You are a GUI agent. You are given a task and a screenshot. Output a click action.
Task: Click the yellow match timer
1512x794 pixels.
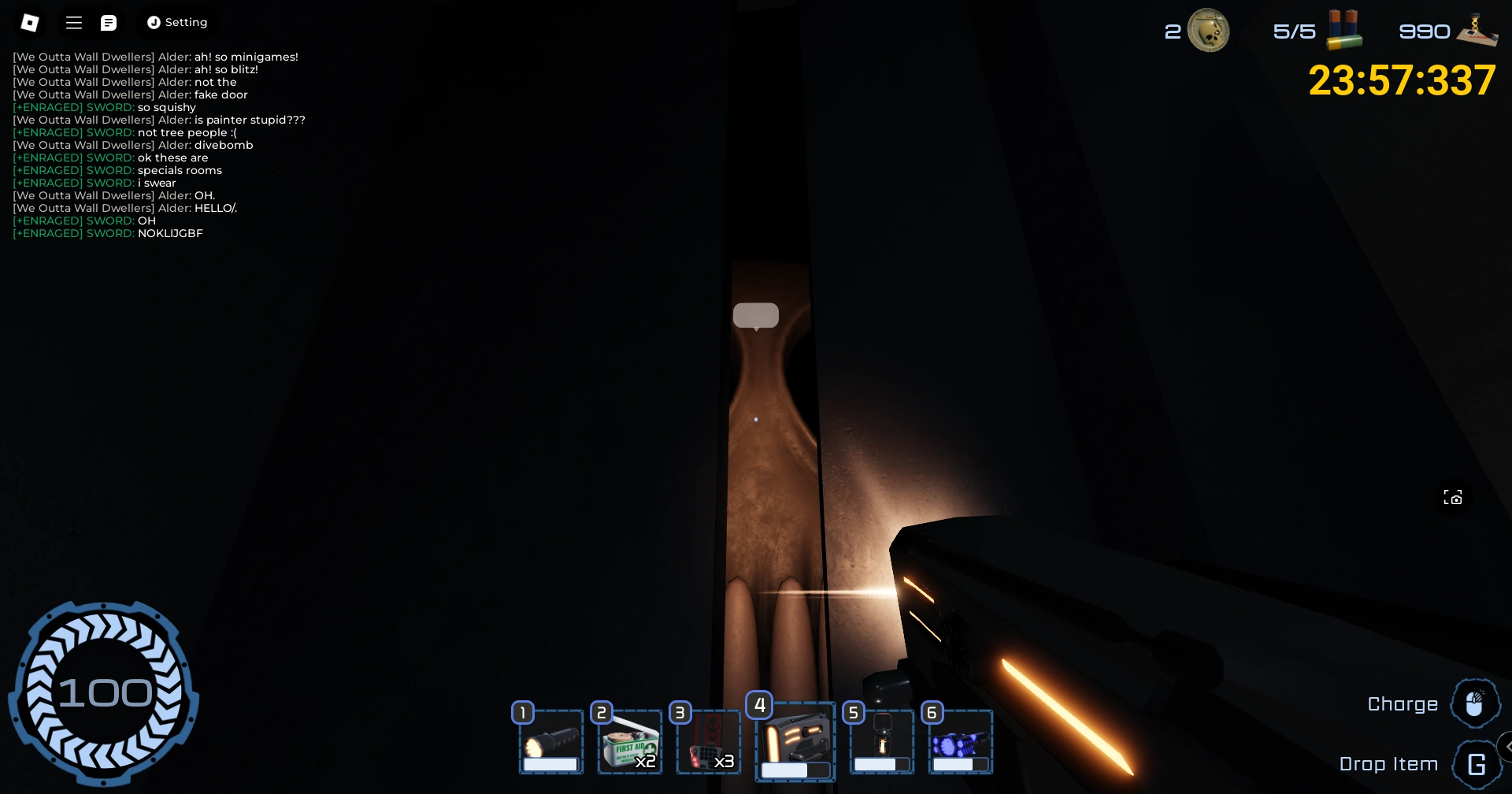click(x=1402, y=80)
